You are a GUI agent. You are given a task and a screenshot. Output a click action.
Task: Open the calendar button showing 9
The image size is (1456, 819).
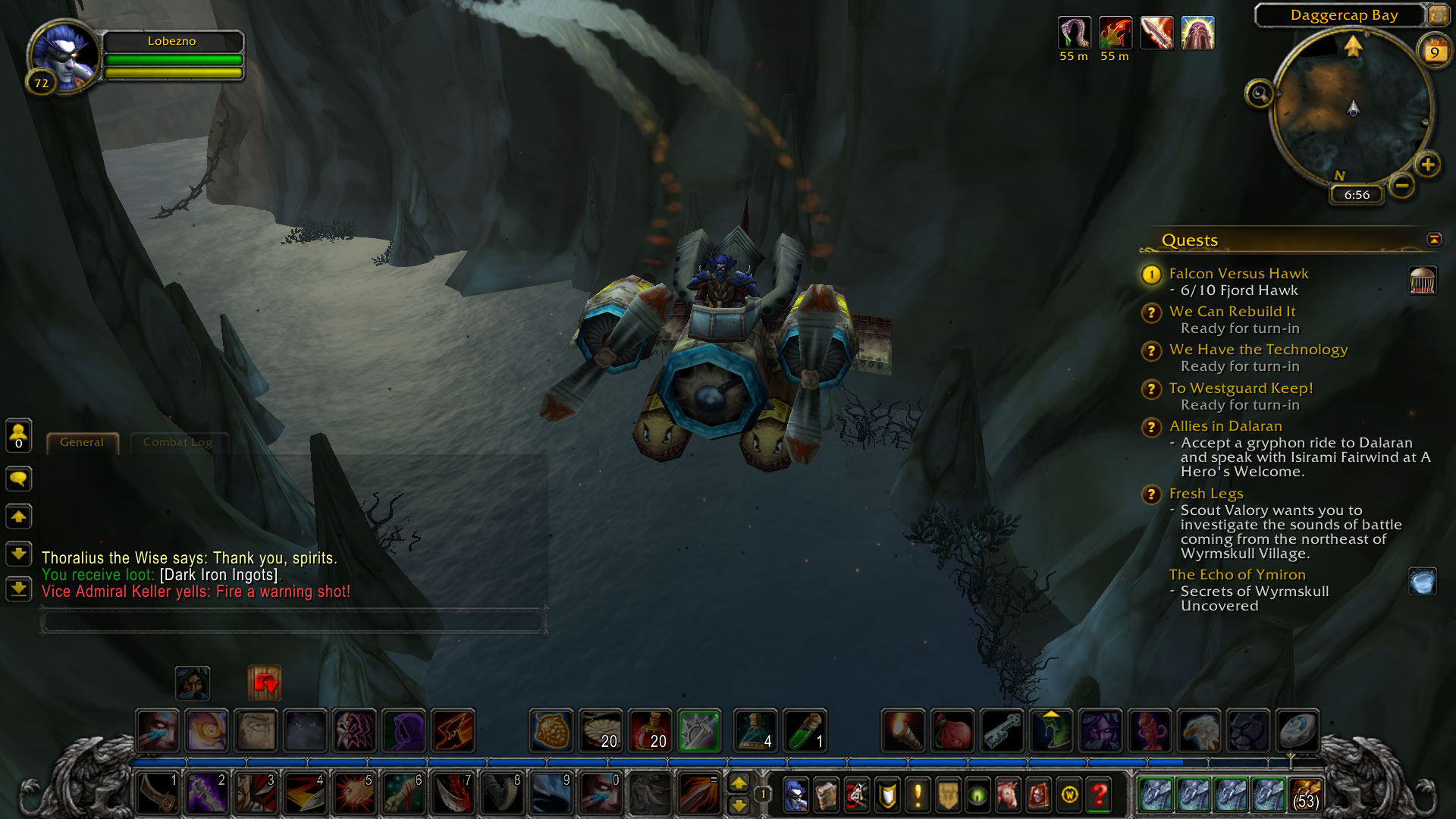click(x=1434, y=52)
